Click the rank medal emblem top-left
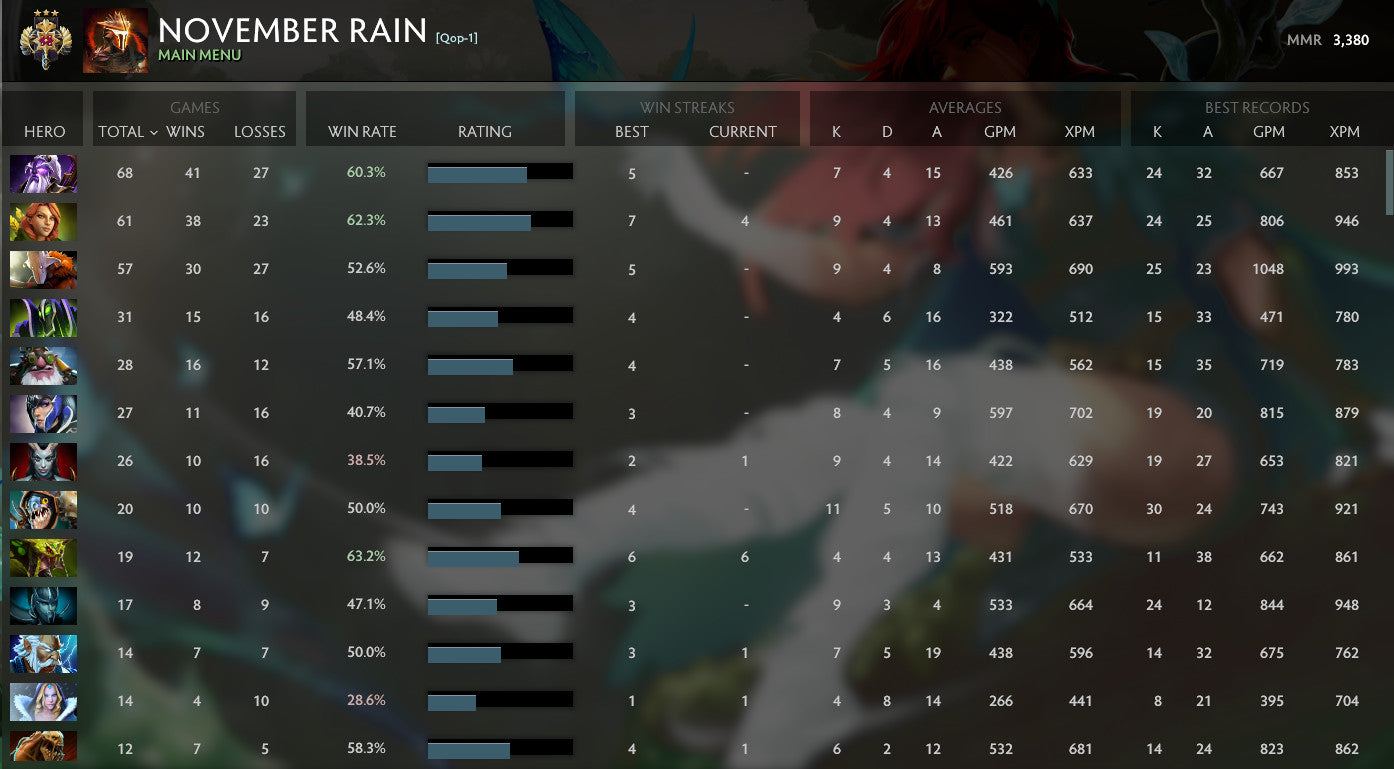Screen dimensions: 1394x769 [44, 40]
